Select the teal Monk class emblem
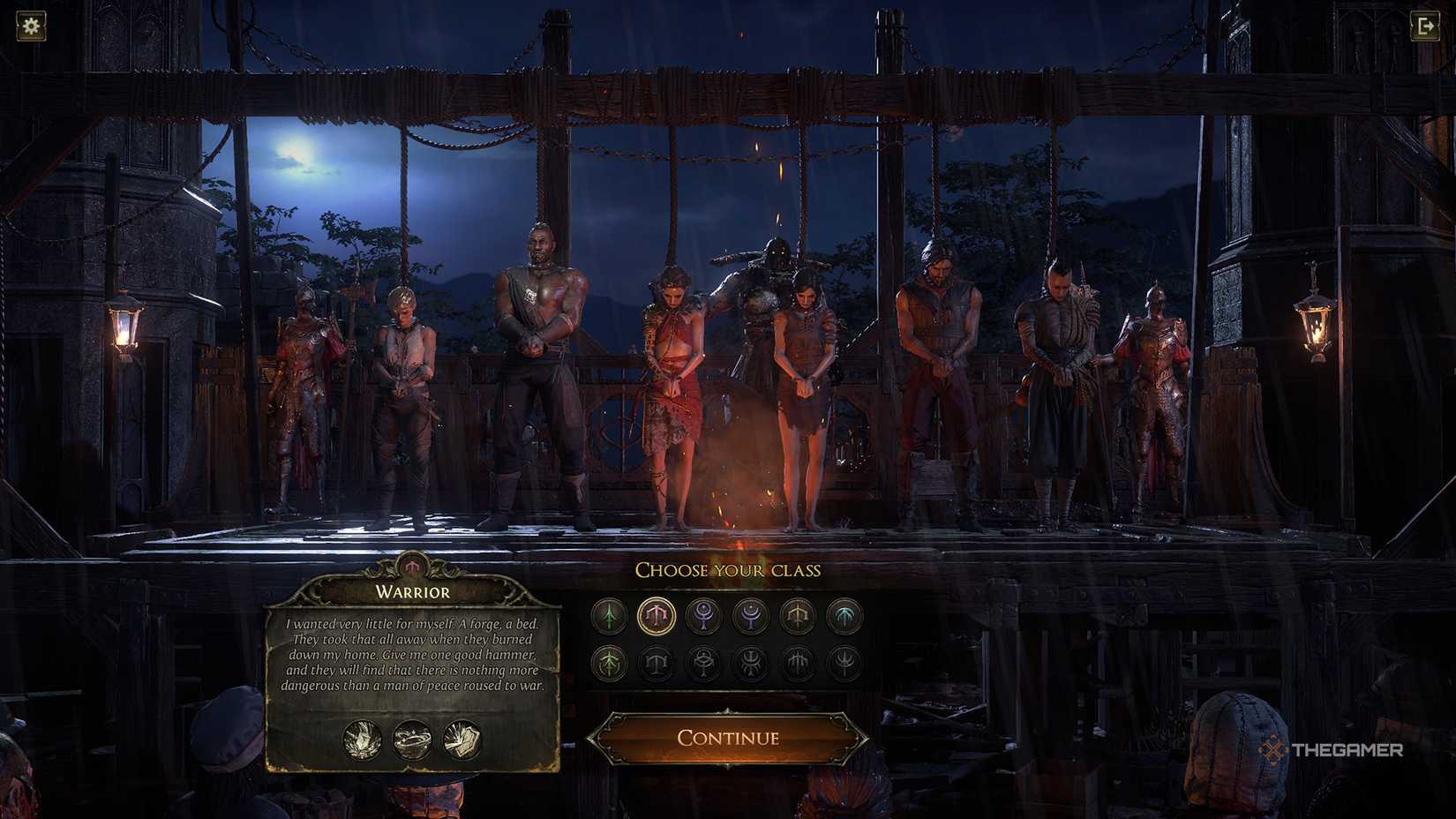 (x=845, y=615)
